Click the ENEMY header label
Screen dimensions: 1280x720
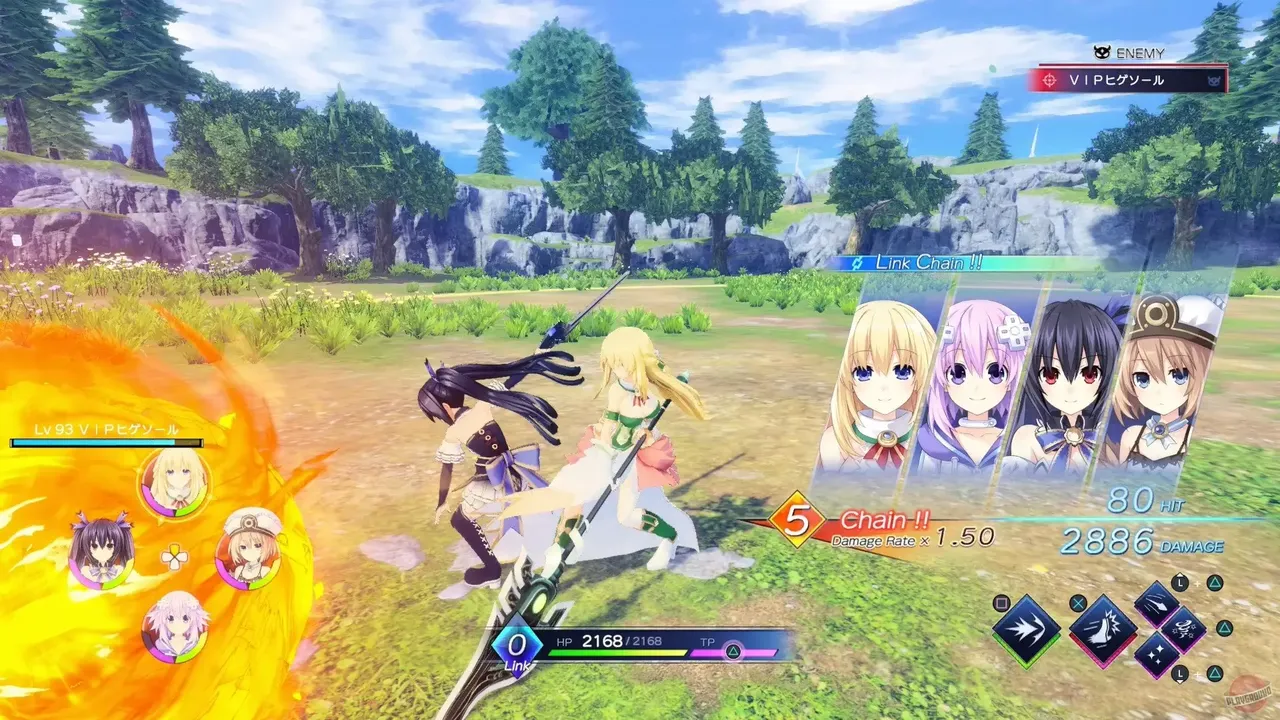[1141, 51]
